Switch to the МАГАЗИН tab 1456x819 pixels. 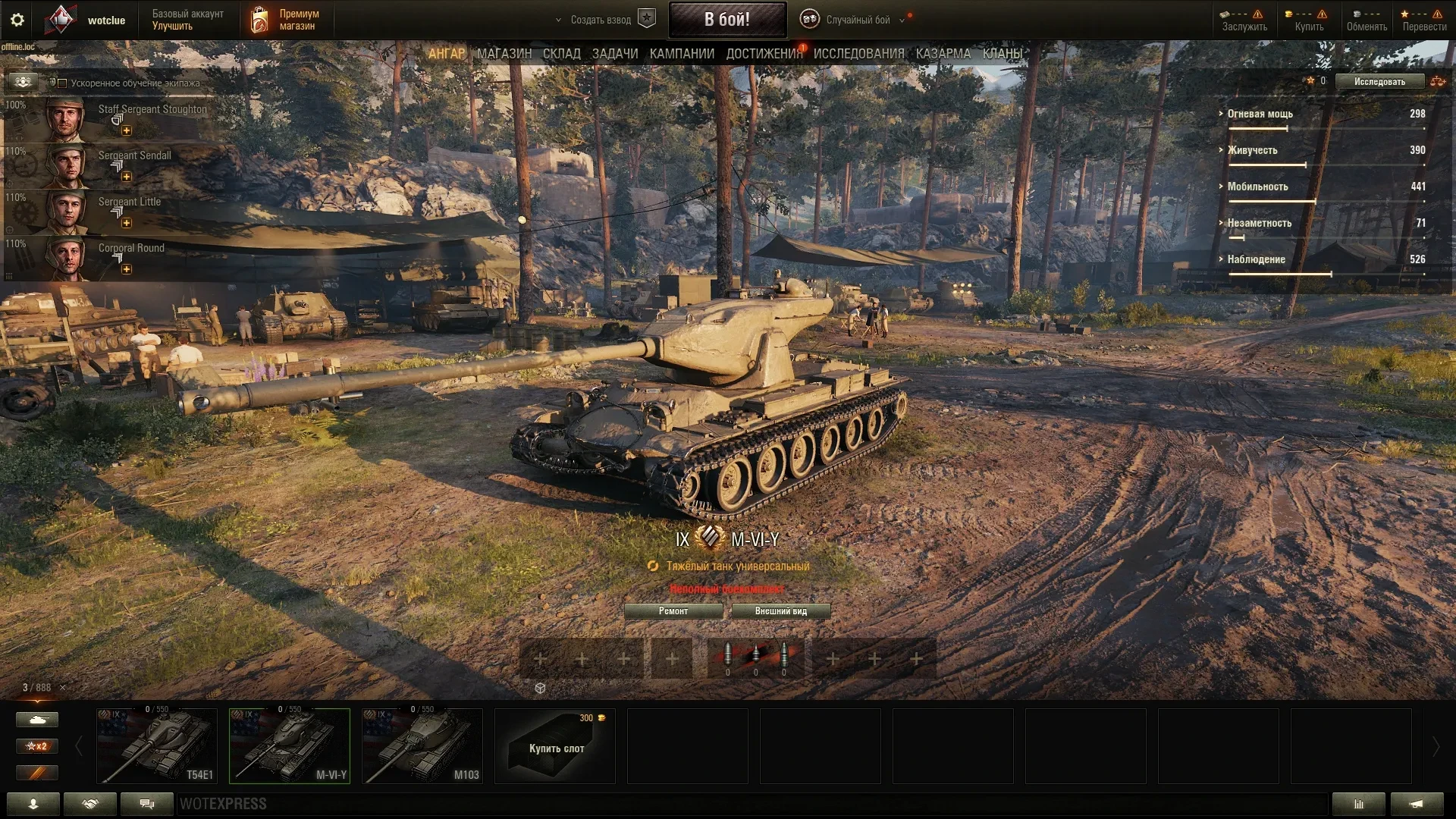point(504,54)
